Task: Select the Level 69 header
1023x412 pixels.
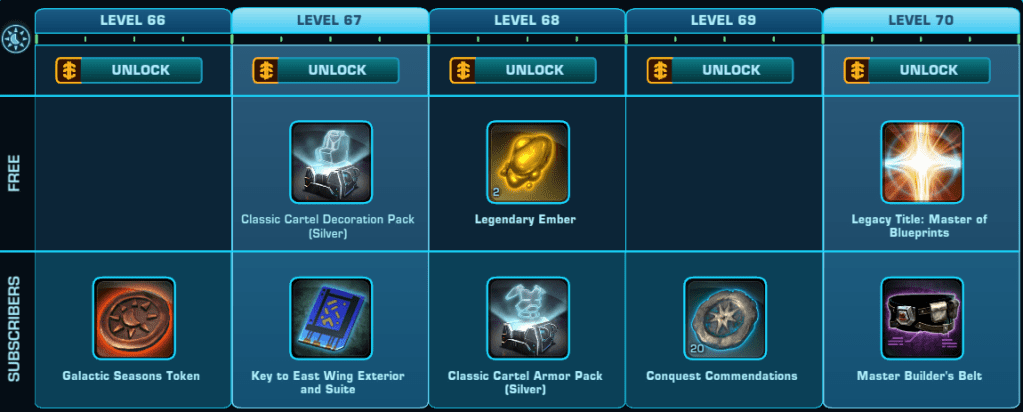Action: point(724,20)
